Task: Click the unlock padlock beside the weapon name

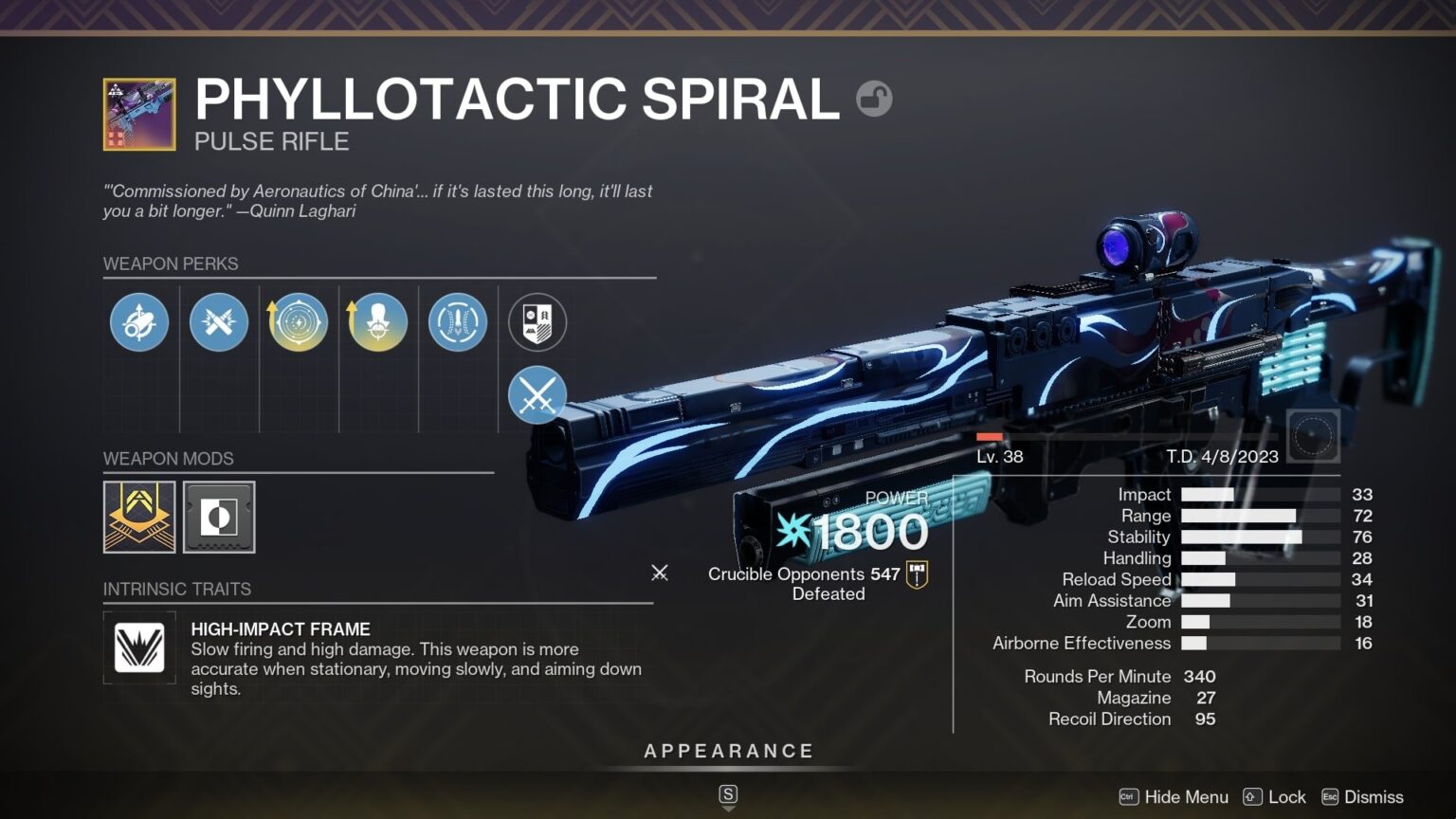Action: (874, 98)
